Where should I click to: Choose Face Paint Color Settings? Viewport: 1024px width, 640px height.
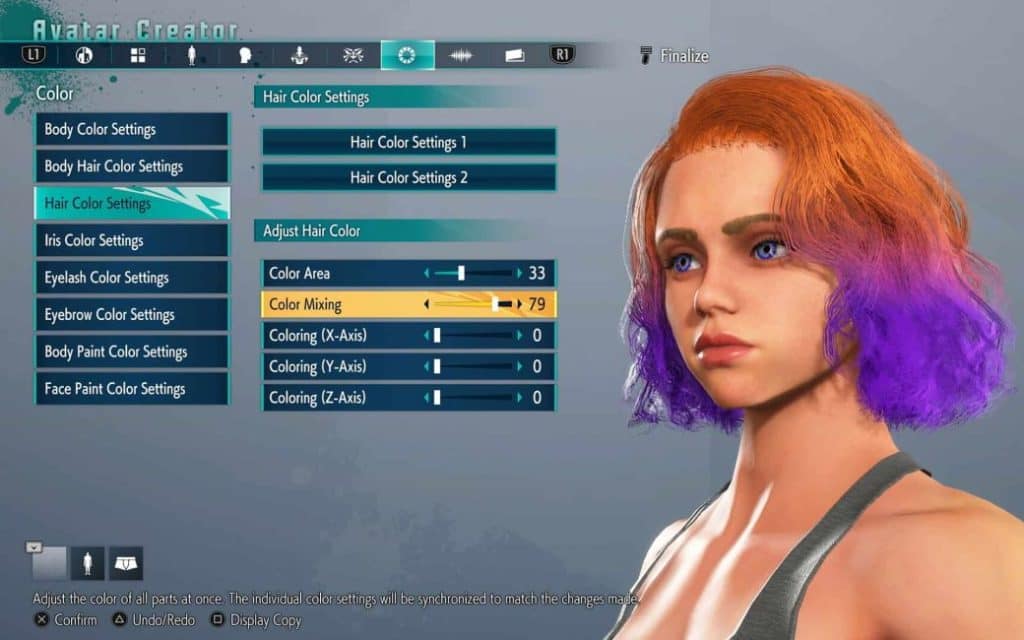pyautogui.click(x=131, y=388)
